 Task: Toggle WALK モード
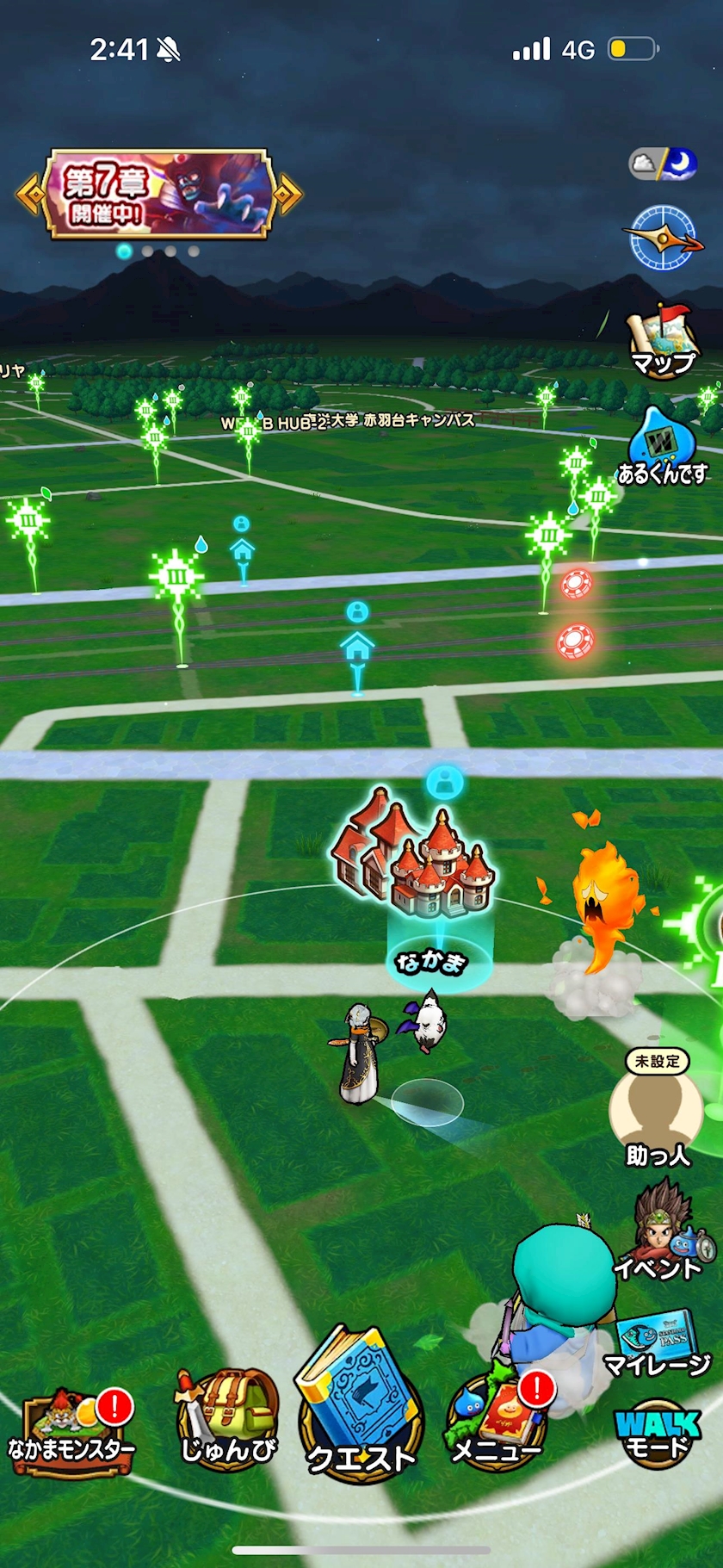[658, 1434]
